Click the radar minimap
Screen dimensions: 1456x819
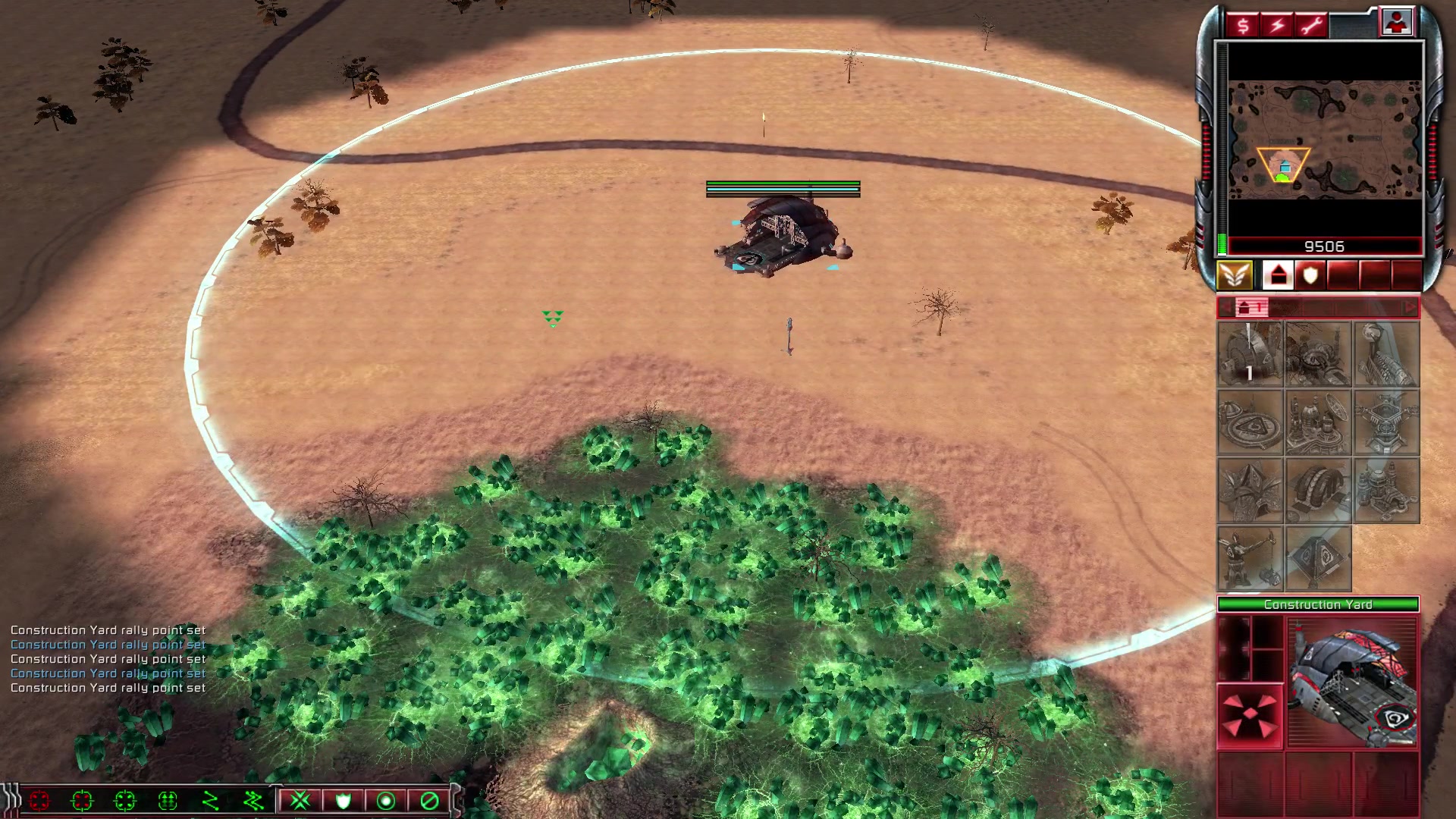[x=1324, y=140]
